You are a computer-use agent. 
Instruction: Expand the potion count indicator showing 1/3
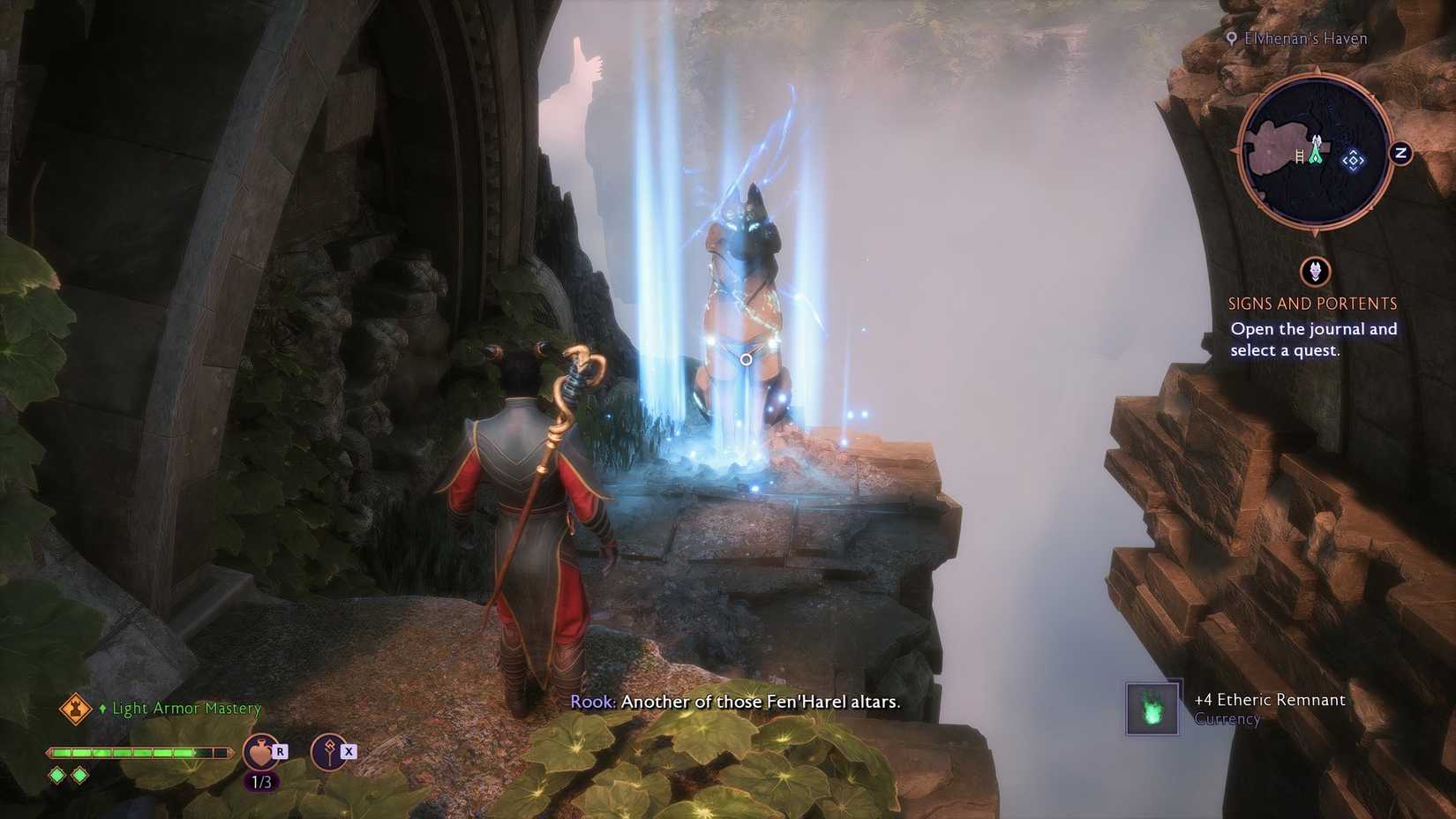point(260,782)
